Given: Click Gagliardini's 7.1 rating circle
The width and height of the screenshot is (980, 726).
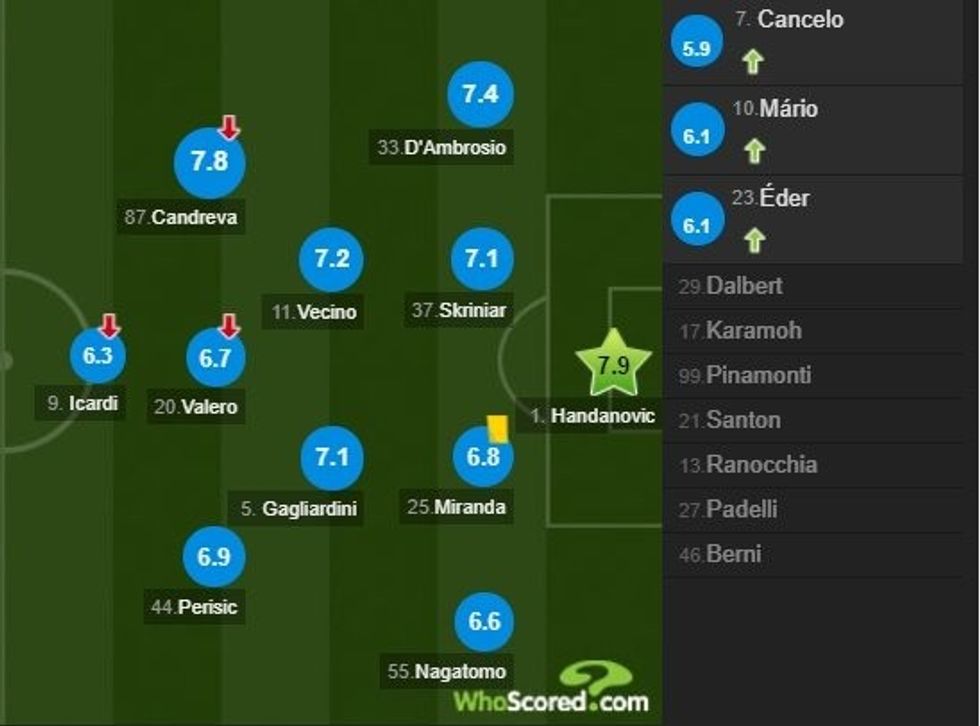Looking at the screenshot, I should click(331, 458).
